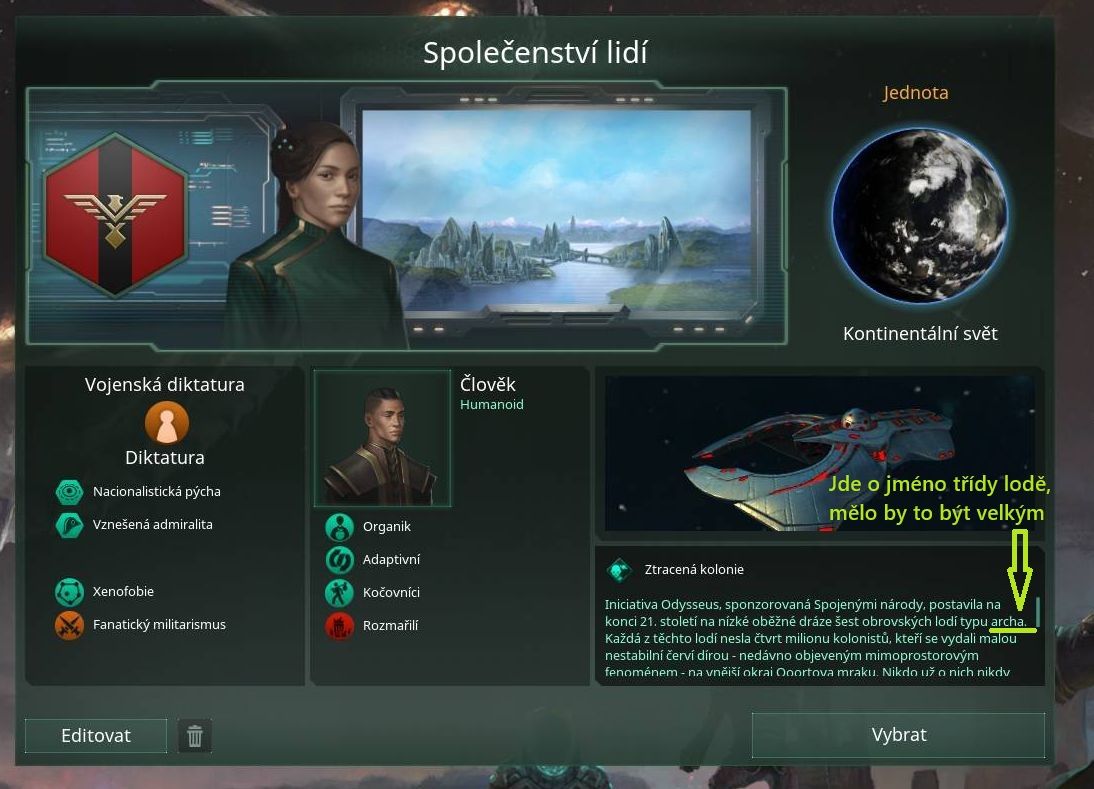Select the Organik trait icon

click(340, 527)
